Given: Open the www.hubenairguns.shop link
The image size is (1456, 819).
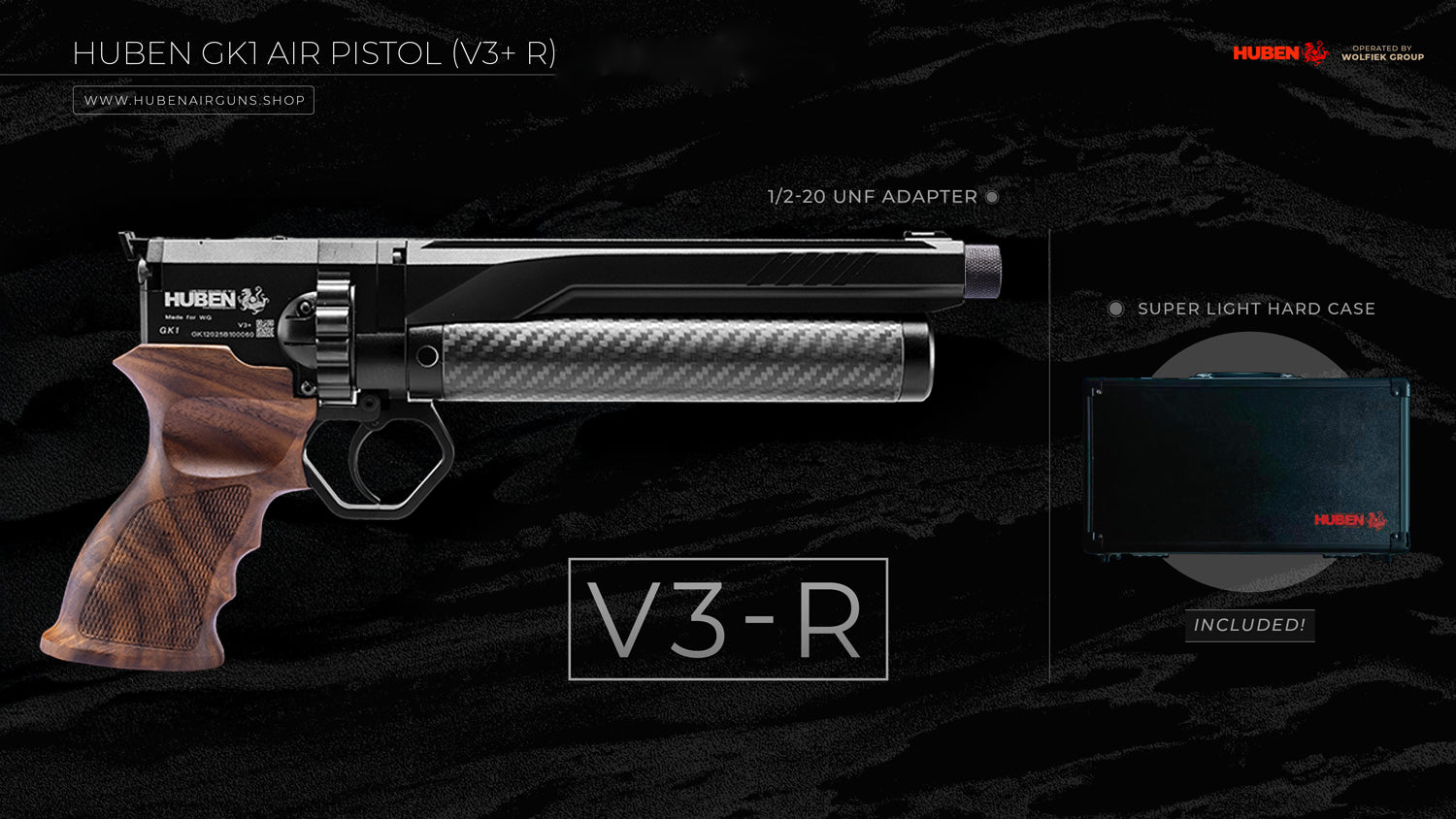Looking at the screenshot, I should point(193,100).
